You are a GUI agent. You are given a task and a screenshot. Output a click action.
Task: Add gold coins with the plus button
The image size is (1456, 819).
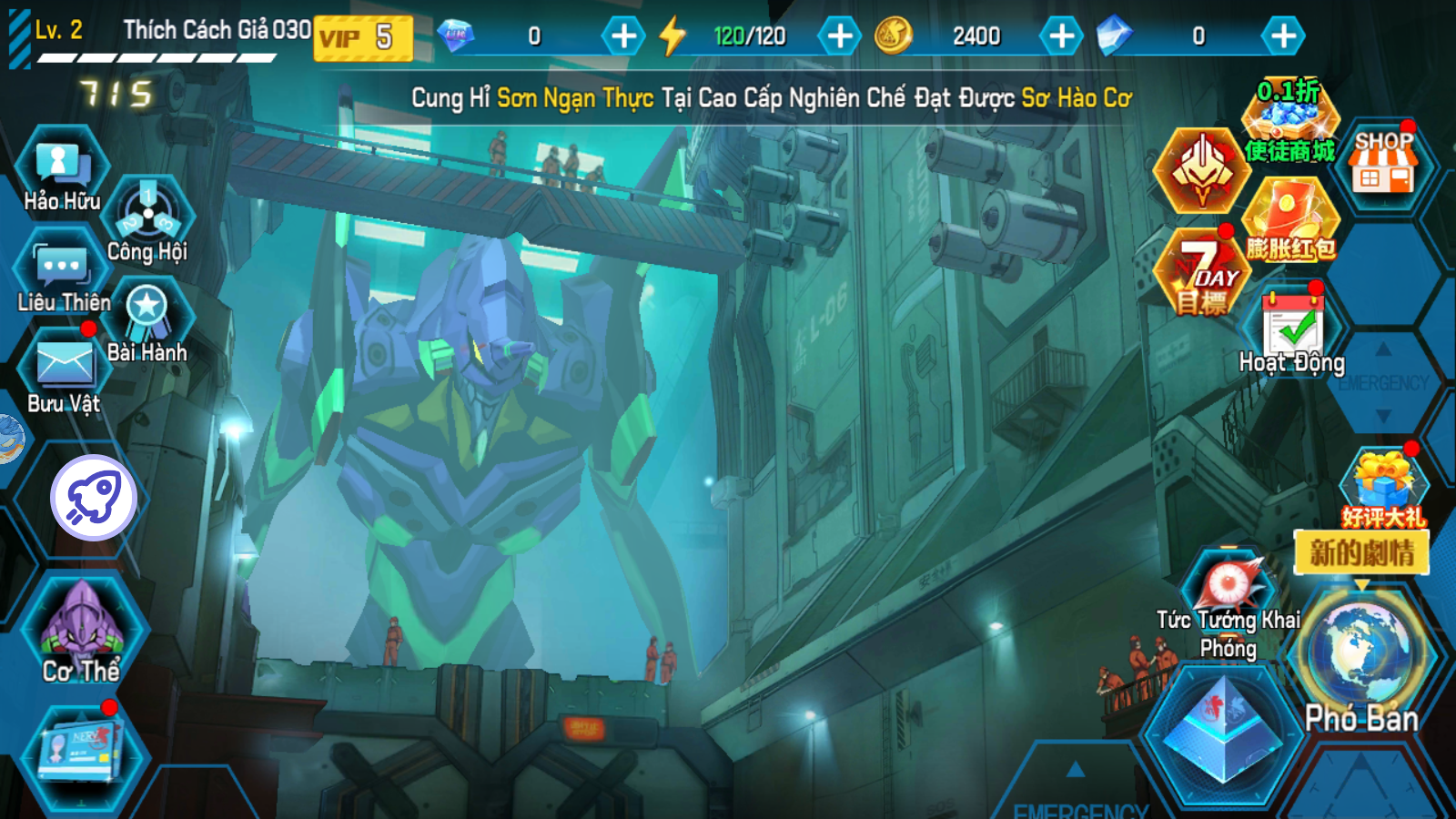coord(1061,36)
